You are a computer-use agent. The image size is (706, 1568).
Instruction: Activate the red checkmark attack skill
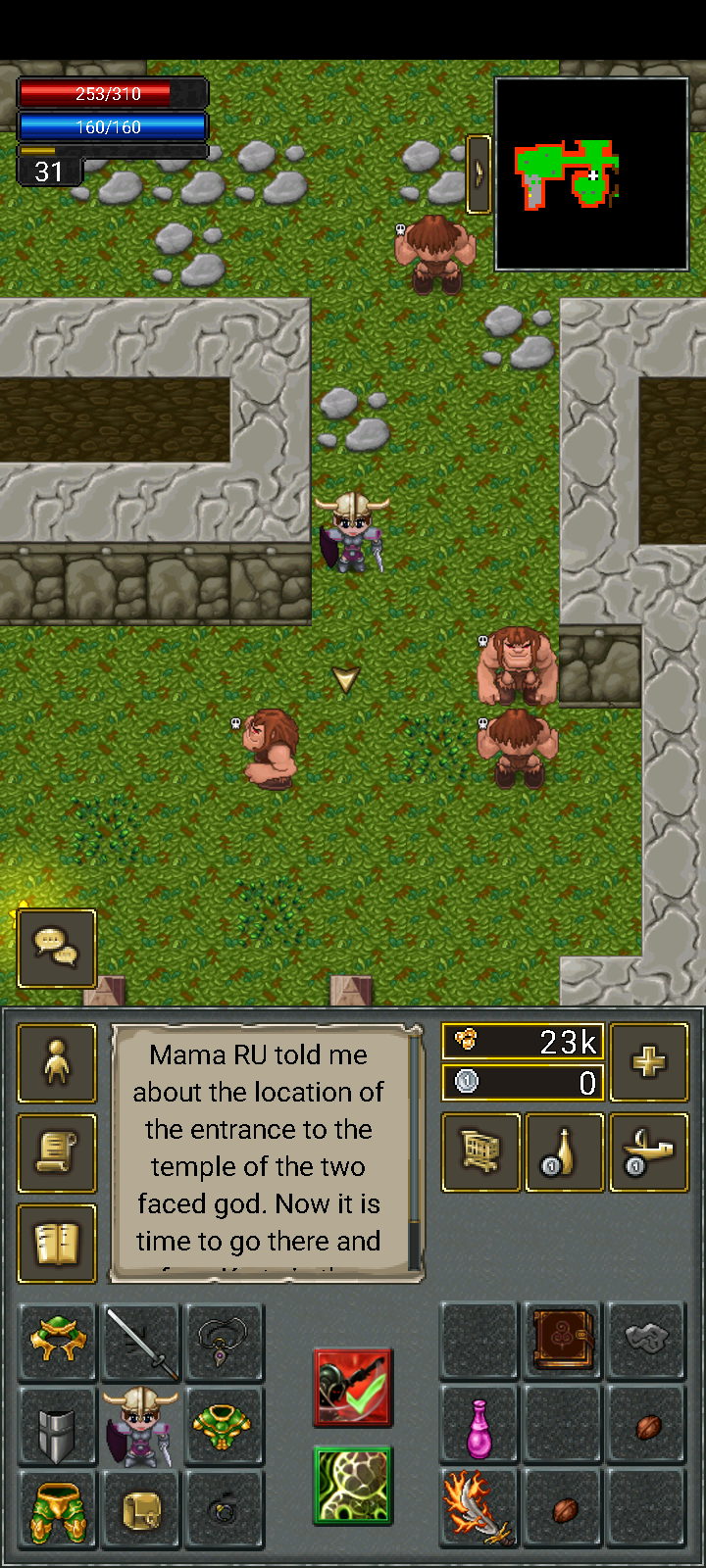pyautogui.click(x=353, y=1387)
